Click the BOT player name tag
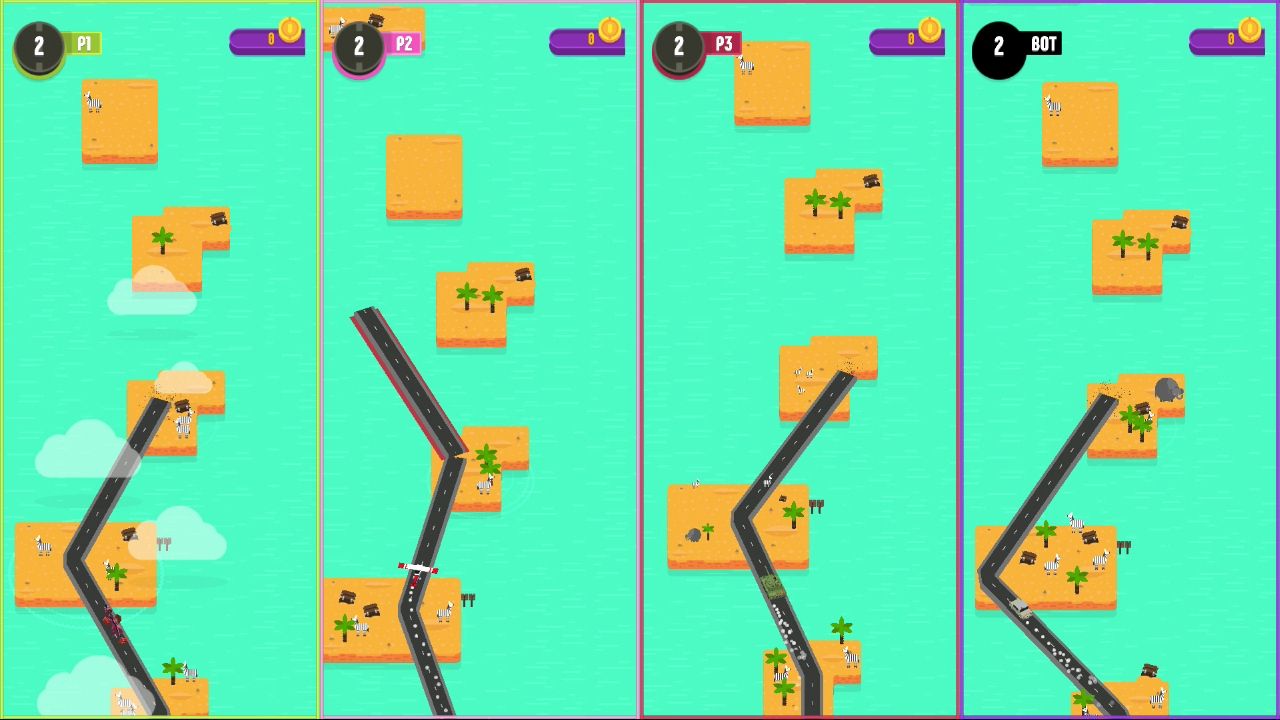The height and width of the screenshot is (720, 1280). point(1043,43)
